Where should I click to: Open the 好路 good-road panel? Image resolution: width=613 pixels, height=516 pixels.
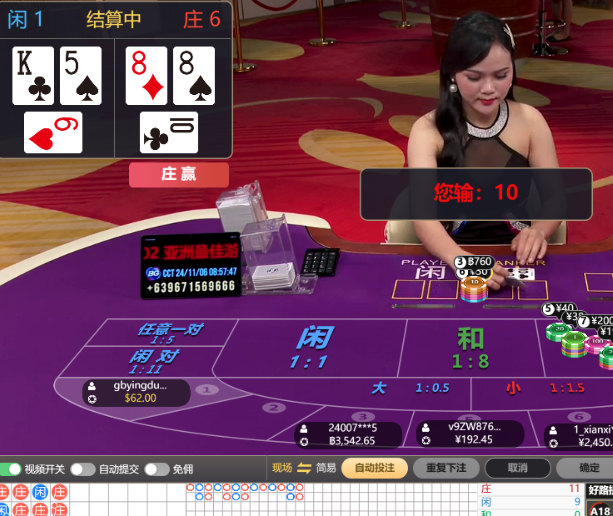[600, 490]
